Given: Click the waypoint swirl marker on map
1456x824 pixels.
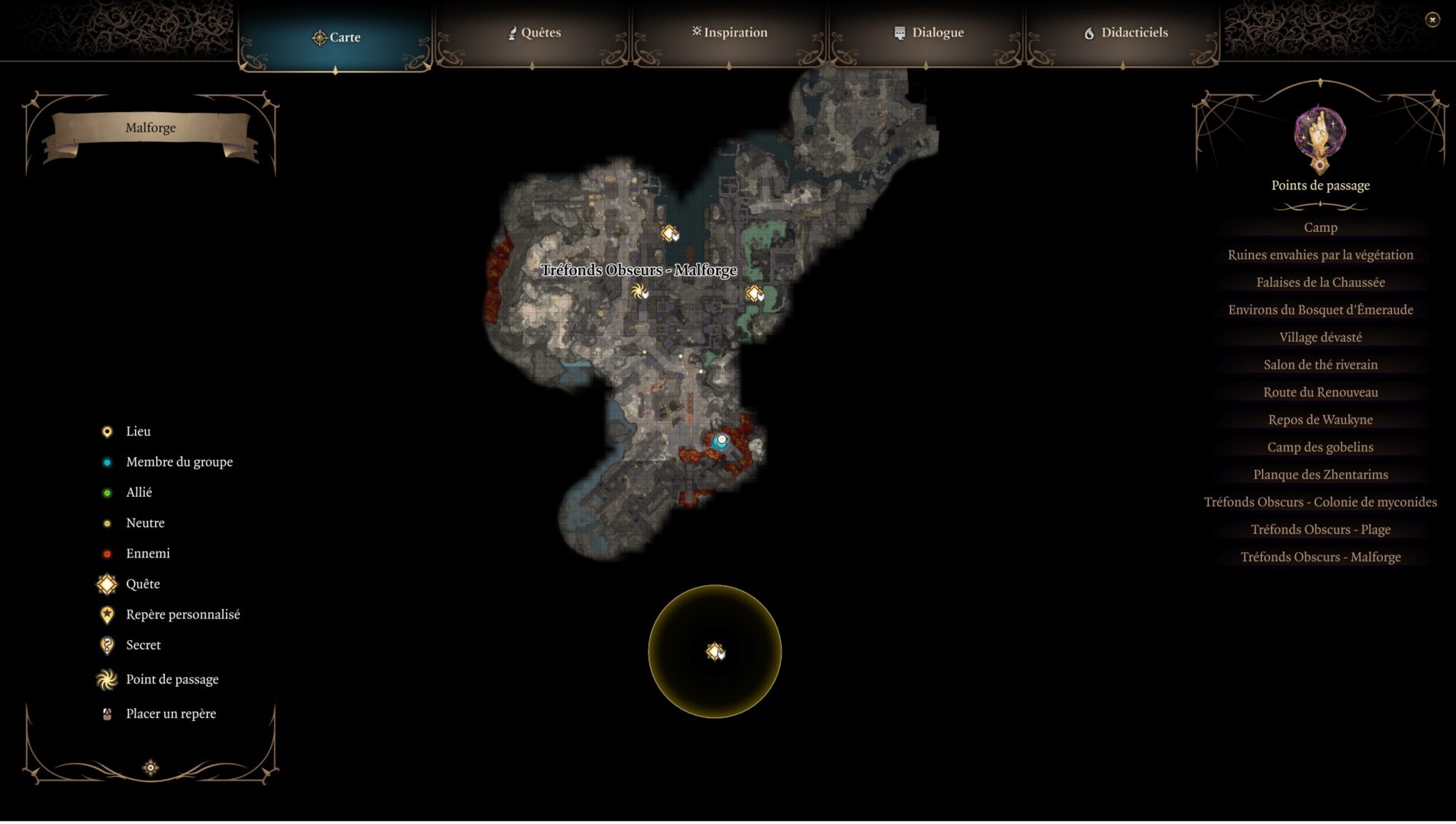Looking at the screenshot, I should tap(639, 291).
